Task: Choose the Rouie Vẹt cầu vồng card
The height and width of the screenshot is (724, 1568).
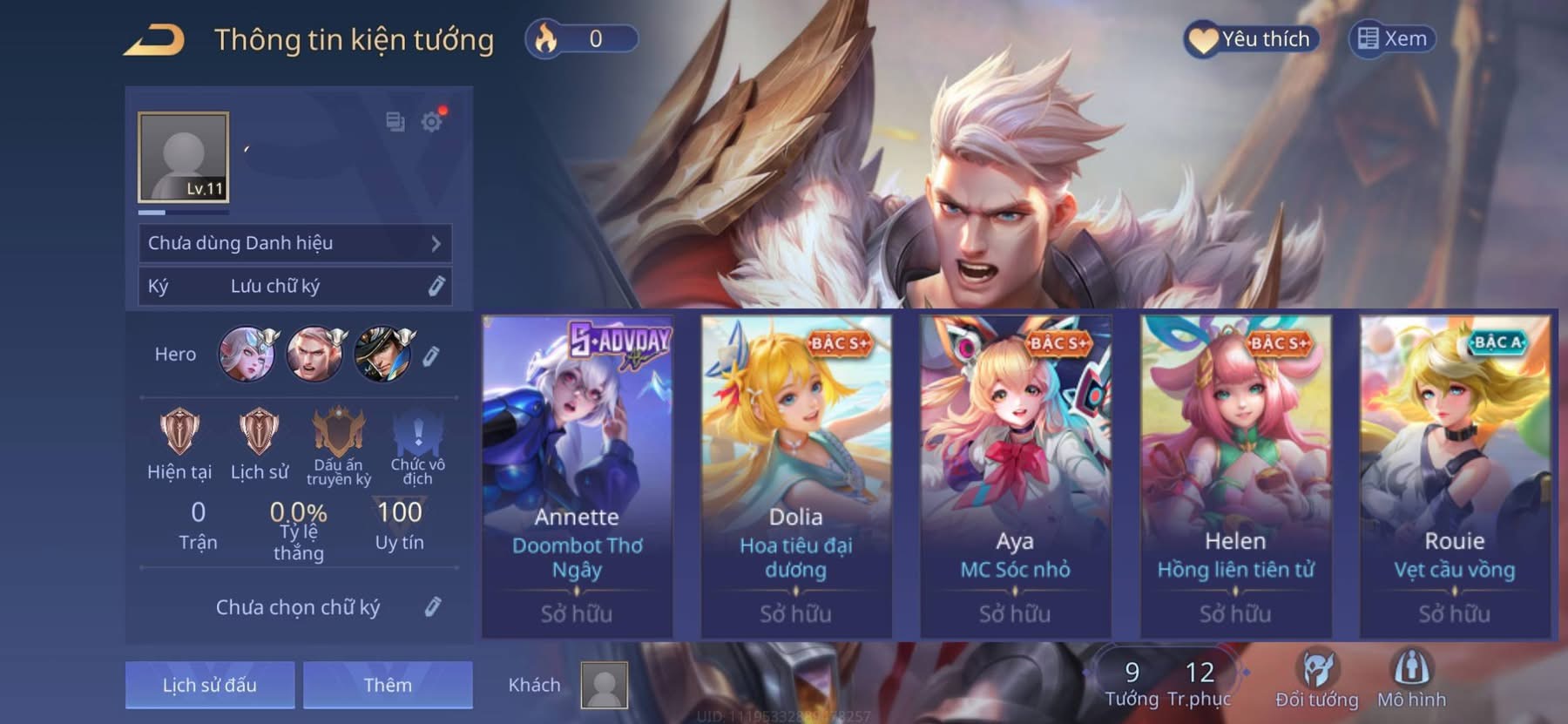Action: click(x=1455, y=475)
